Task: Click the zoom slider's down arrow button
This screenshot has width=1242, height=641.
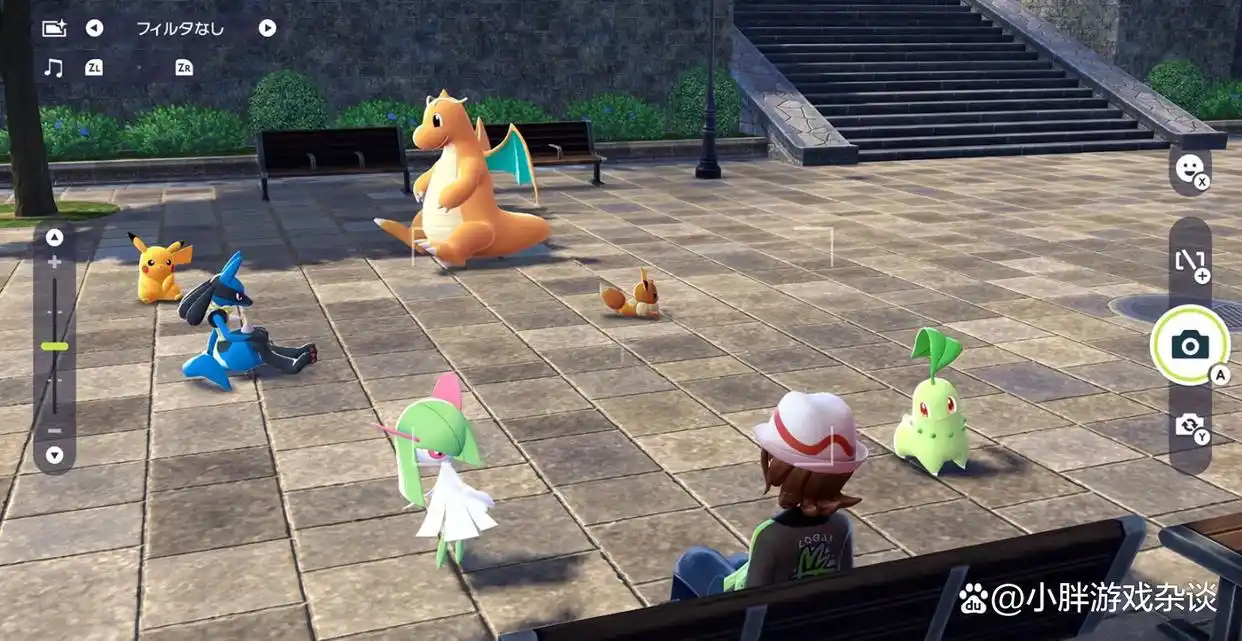Action: (55, 455)
